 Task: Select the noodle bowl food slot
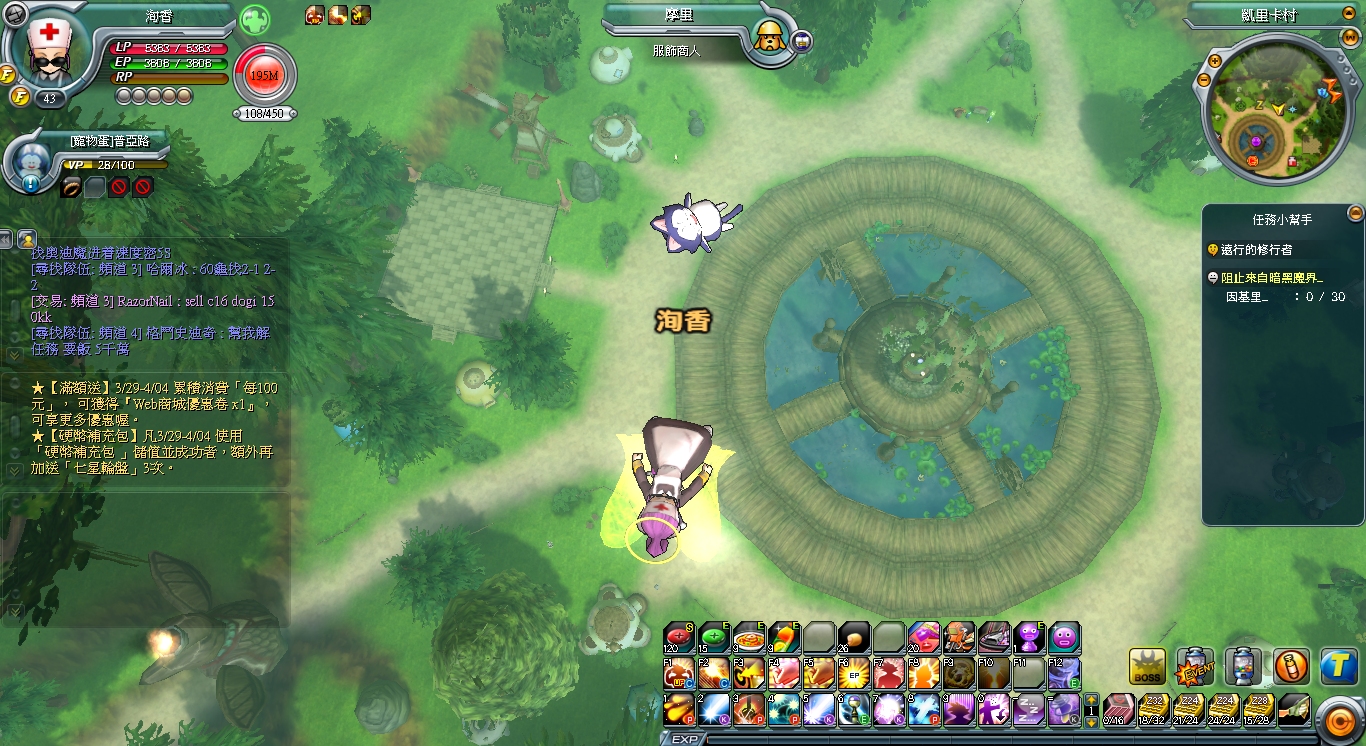749,637
